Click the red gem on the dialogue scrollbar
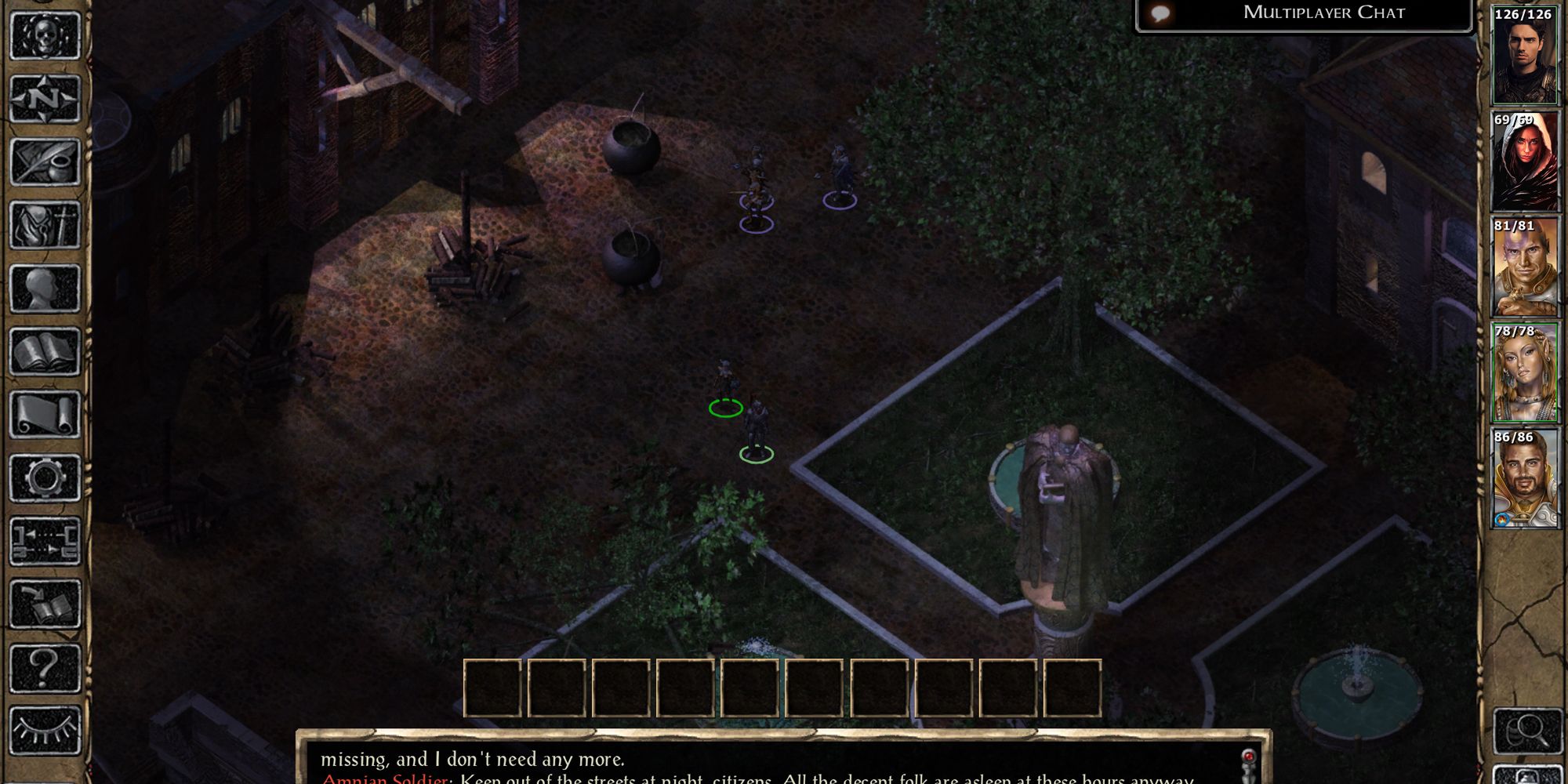Image resolution: width=1568 pixels, height=784 pixels. 1248,757
